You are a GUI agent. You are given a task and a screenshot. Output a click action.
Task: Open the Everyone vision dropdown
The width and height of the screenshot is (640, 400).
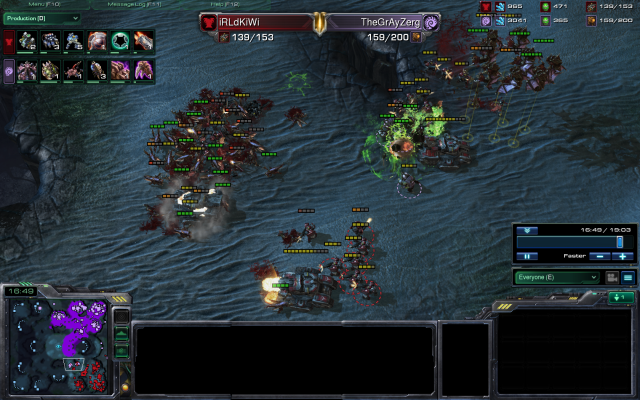click(558, 277)
